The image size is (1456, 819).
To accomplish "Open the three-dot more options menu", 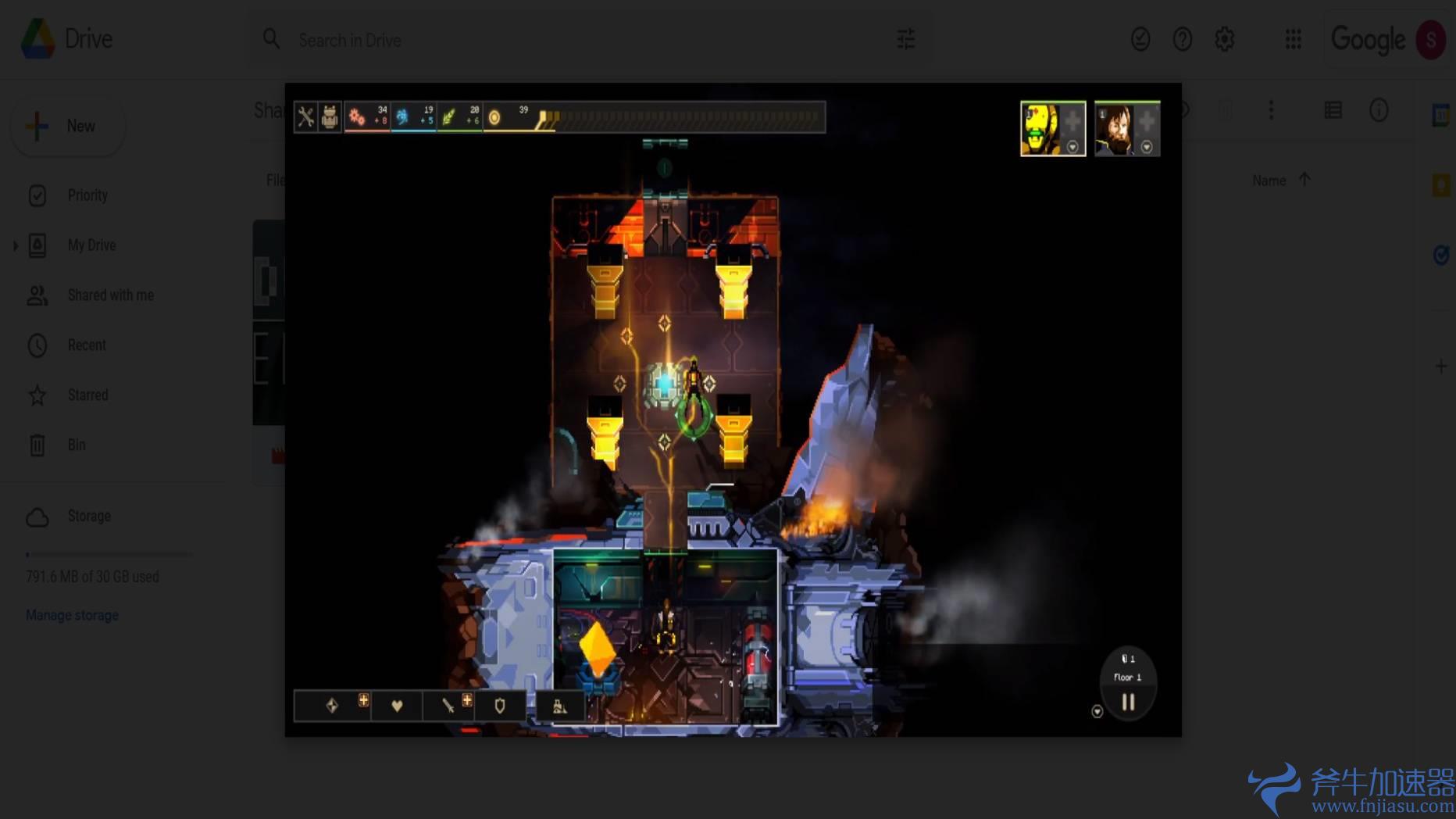I will [x=1271, y=110].
